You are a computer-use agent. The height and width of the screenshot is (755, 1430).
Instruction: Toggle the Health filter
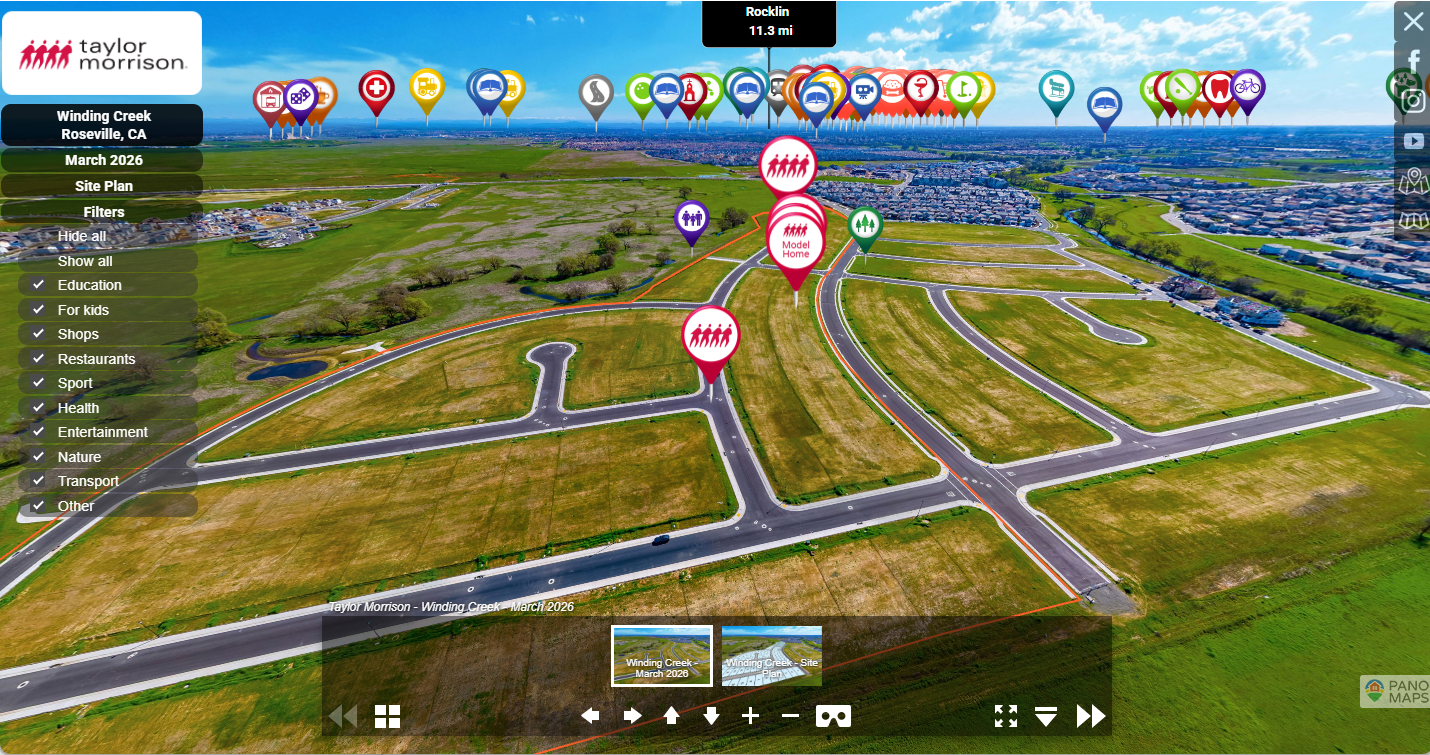[x=39, y=408]
